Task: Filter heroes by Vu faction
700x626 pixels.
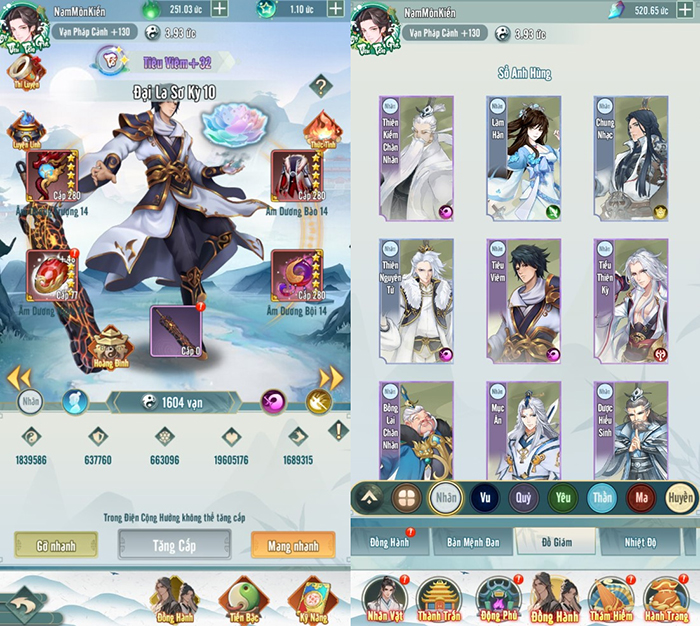Action: coord(486,497)
